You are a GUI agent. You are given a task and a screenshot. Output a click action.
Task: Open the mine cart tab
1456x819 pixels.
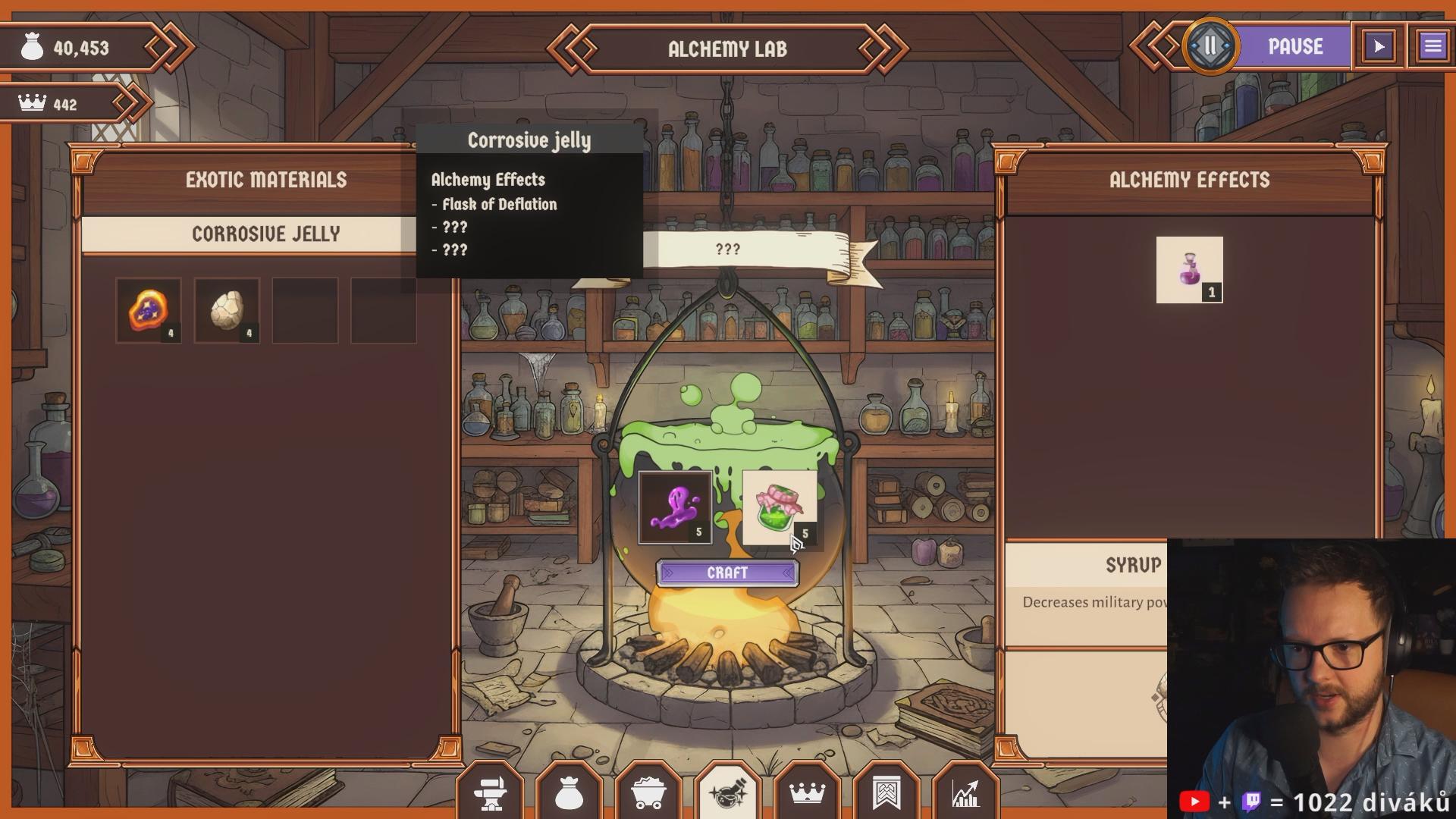pos(648,793)
